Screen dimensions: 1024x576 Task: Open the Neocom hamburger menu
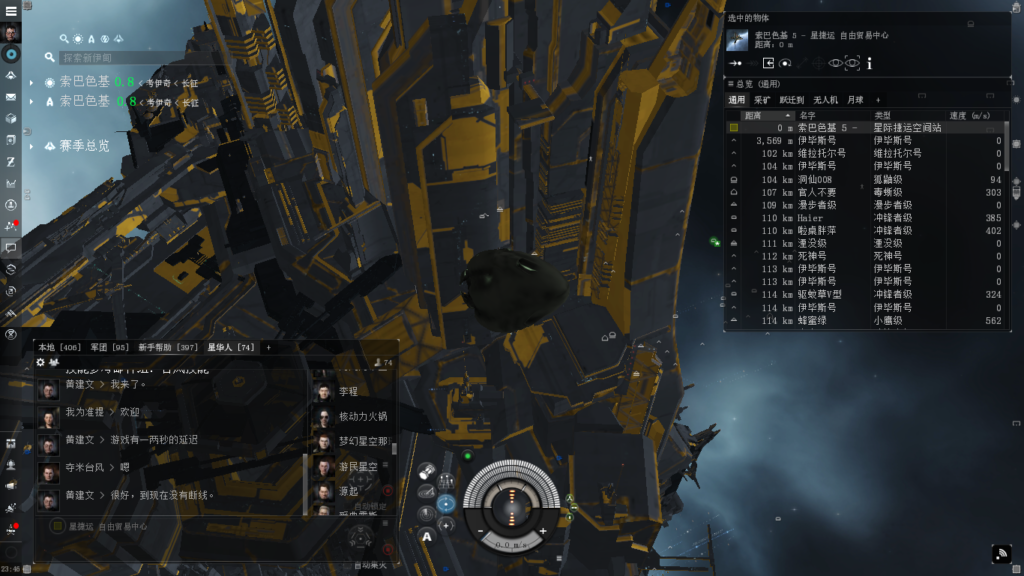click(11, 10)
